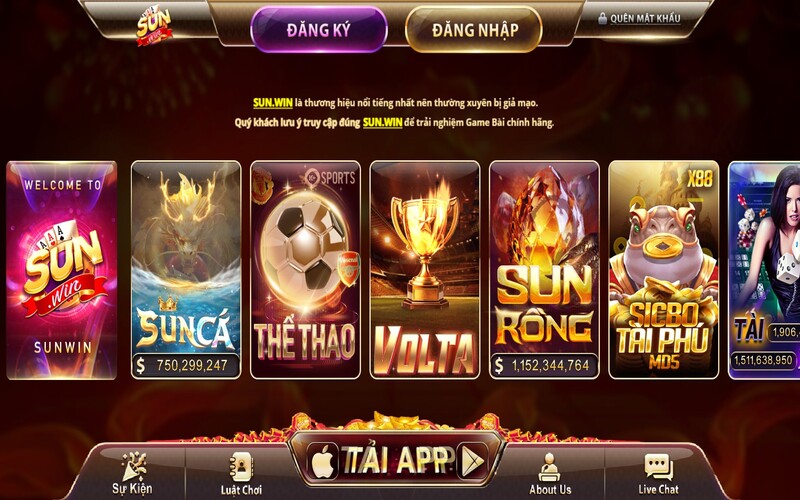The image size is (800, 500).
Task: Play Sicbo Tài Phú MD5
Action: pyautogui.click(x=663, y=270)
